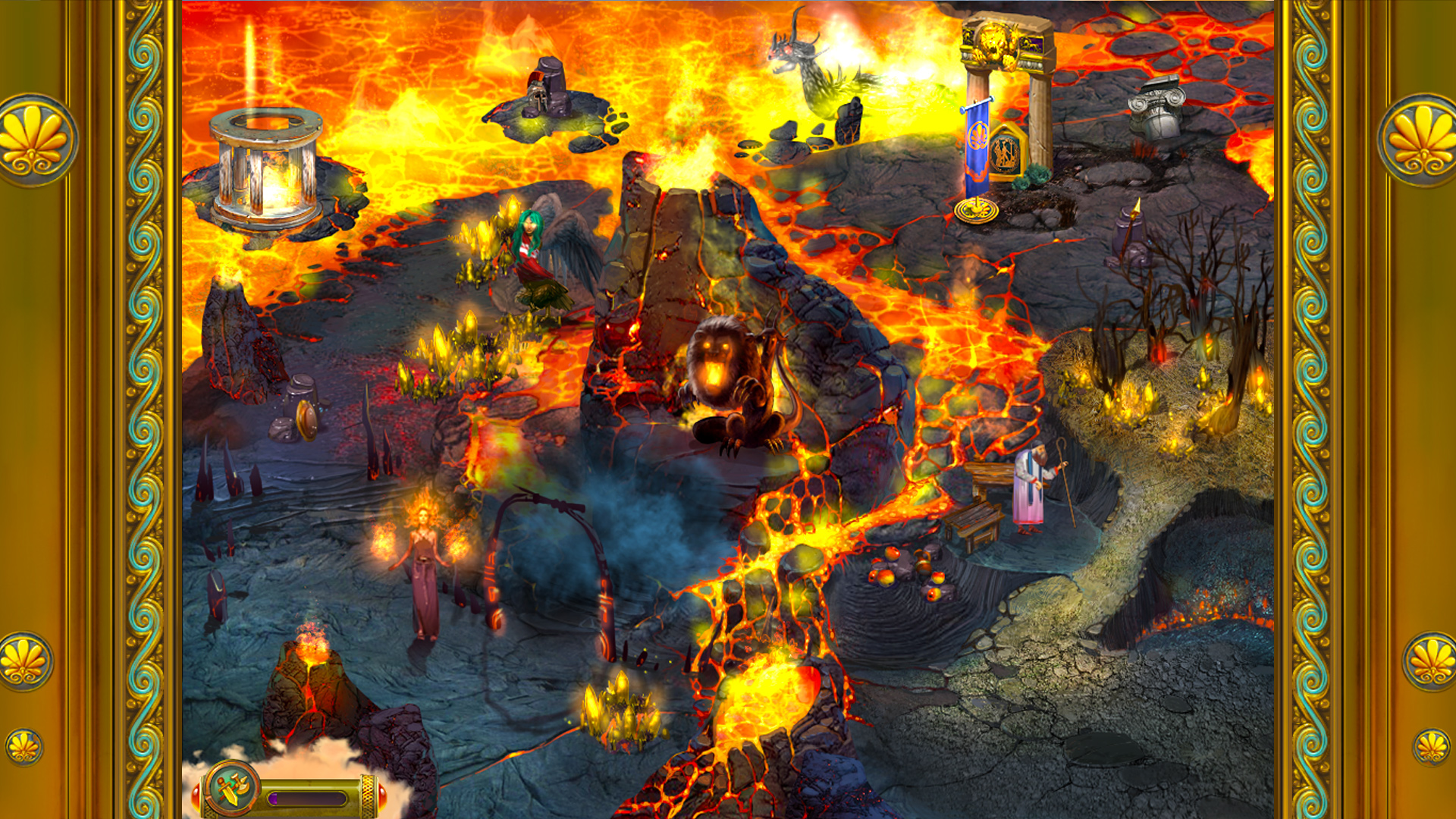This screenshot has width=1456, height=819.
Task: Click the golden medallion disc below the banner
Action: 976,206
